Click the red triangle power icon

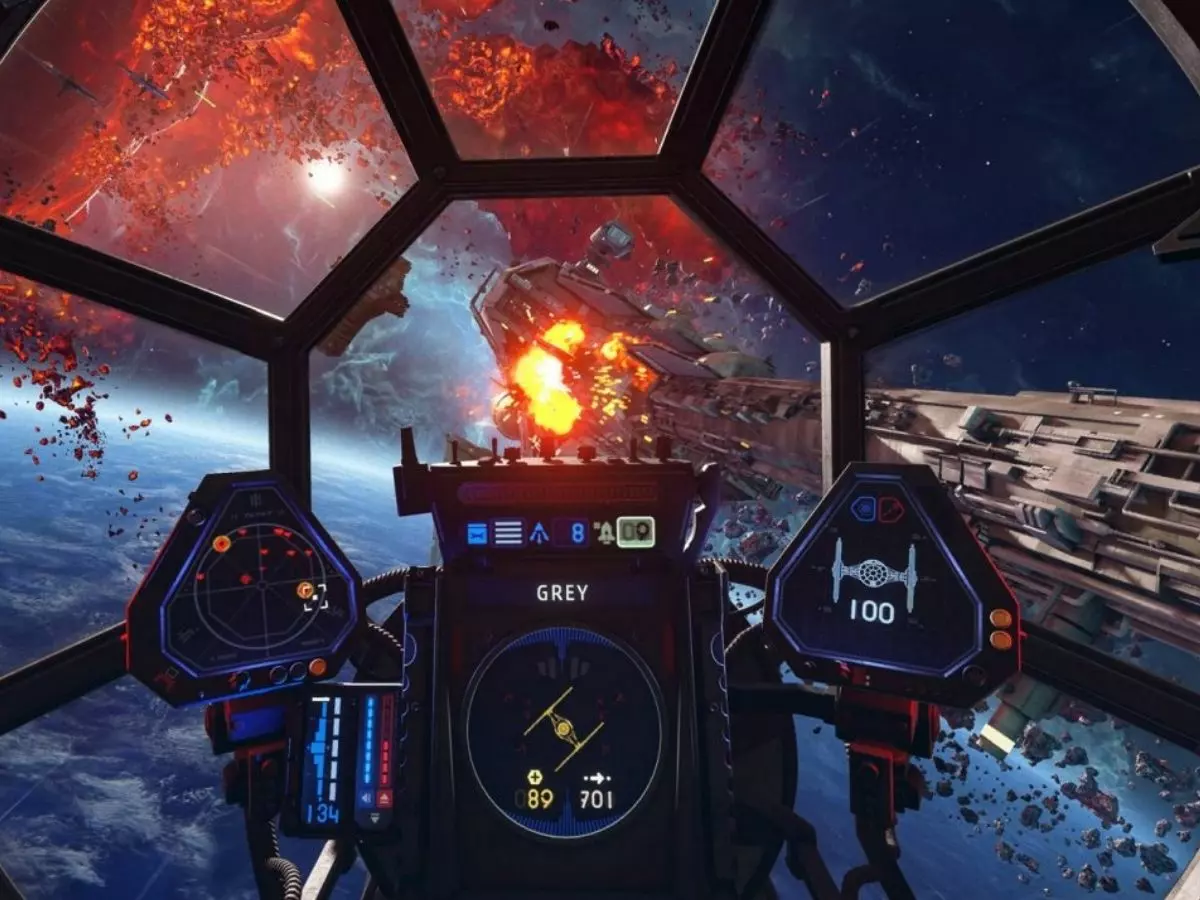[x=386, y=795]
